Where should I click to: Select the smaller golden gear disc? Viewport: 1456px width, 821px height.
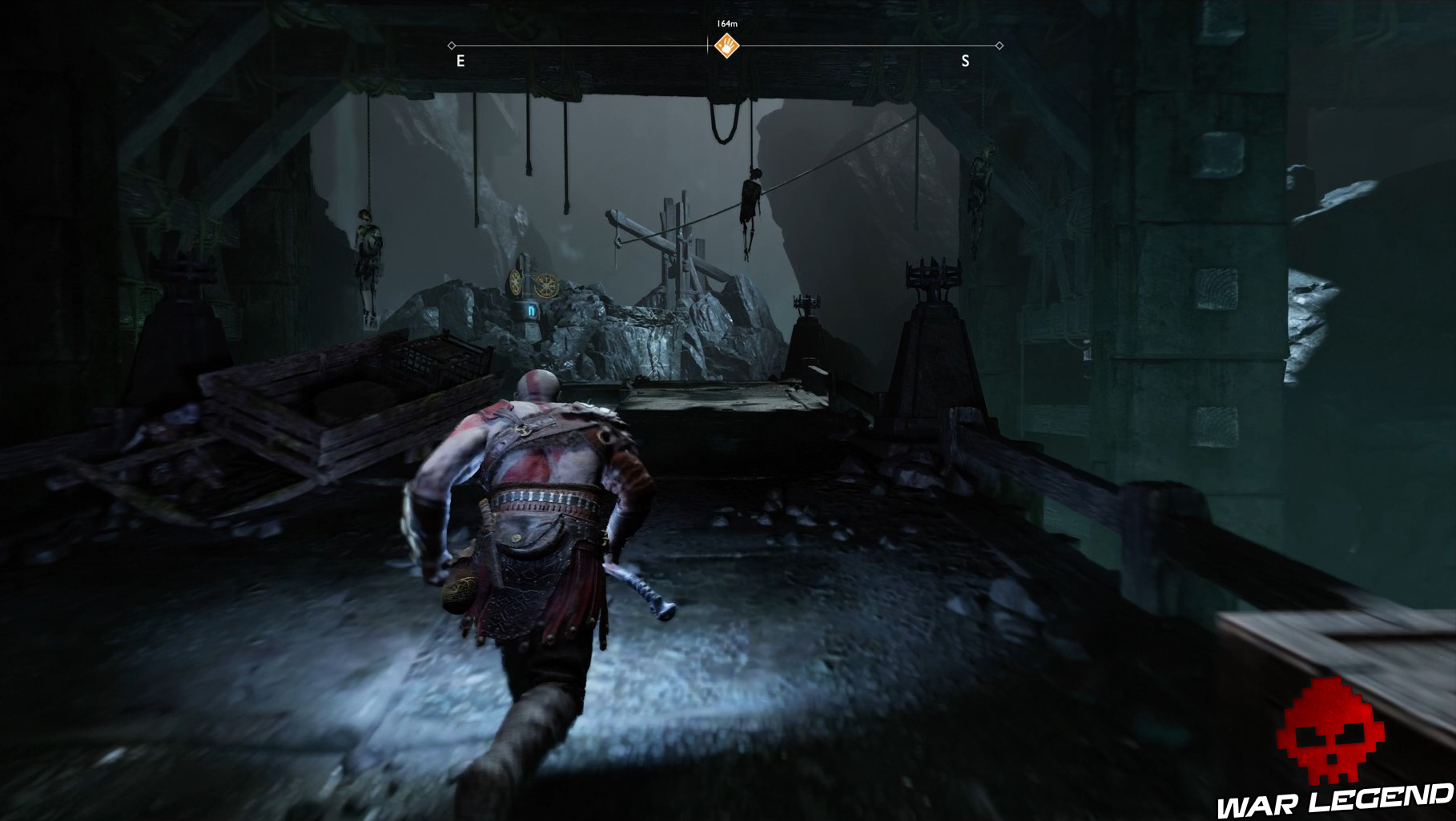click(516, 283)
